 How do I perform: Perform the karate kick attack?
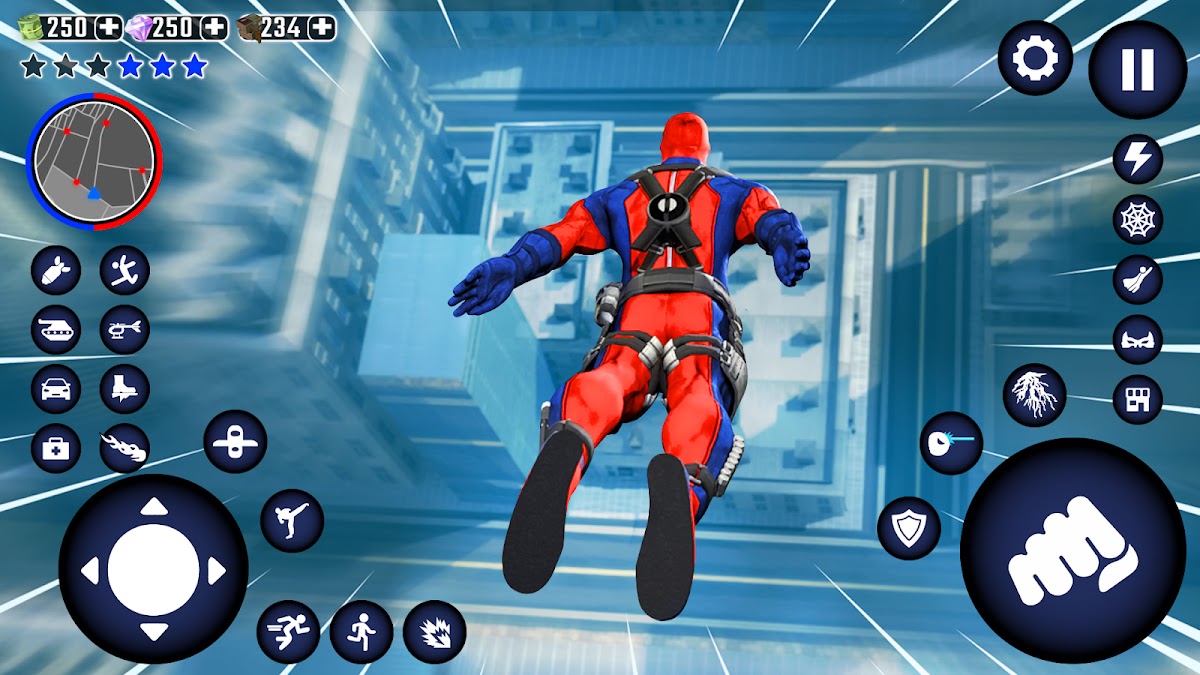click(x=292, y=520)
